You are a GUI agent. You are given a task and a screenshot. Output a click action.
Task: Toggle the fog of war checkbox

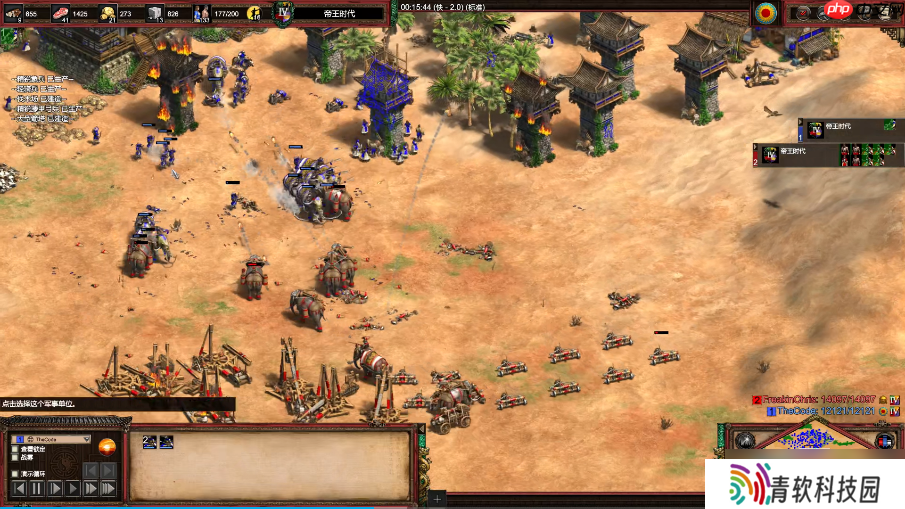coord(14,457)
